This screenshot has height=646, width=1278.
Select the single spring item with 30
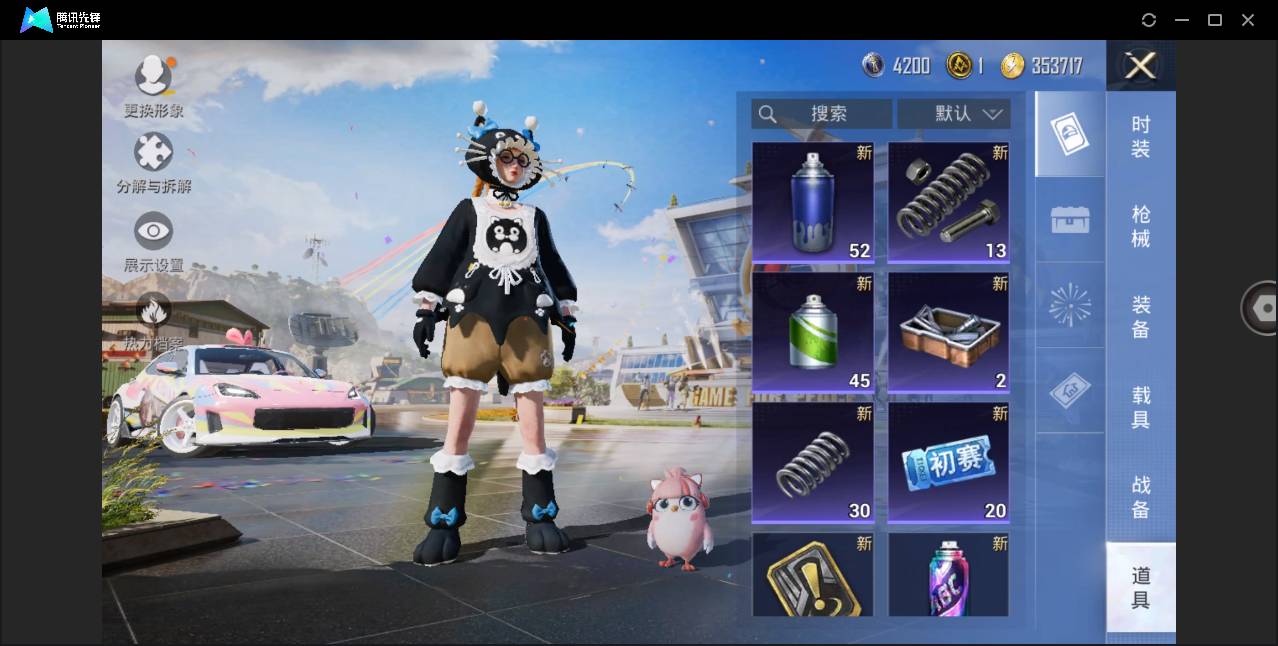pos(813,462)
